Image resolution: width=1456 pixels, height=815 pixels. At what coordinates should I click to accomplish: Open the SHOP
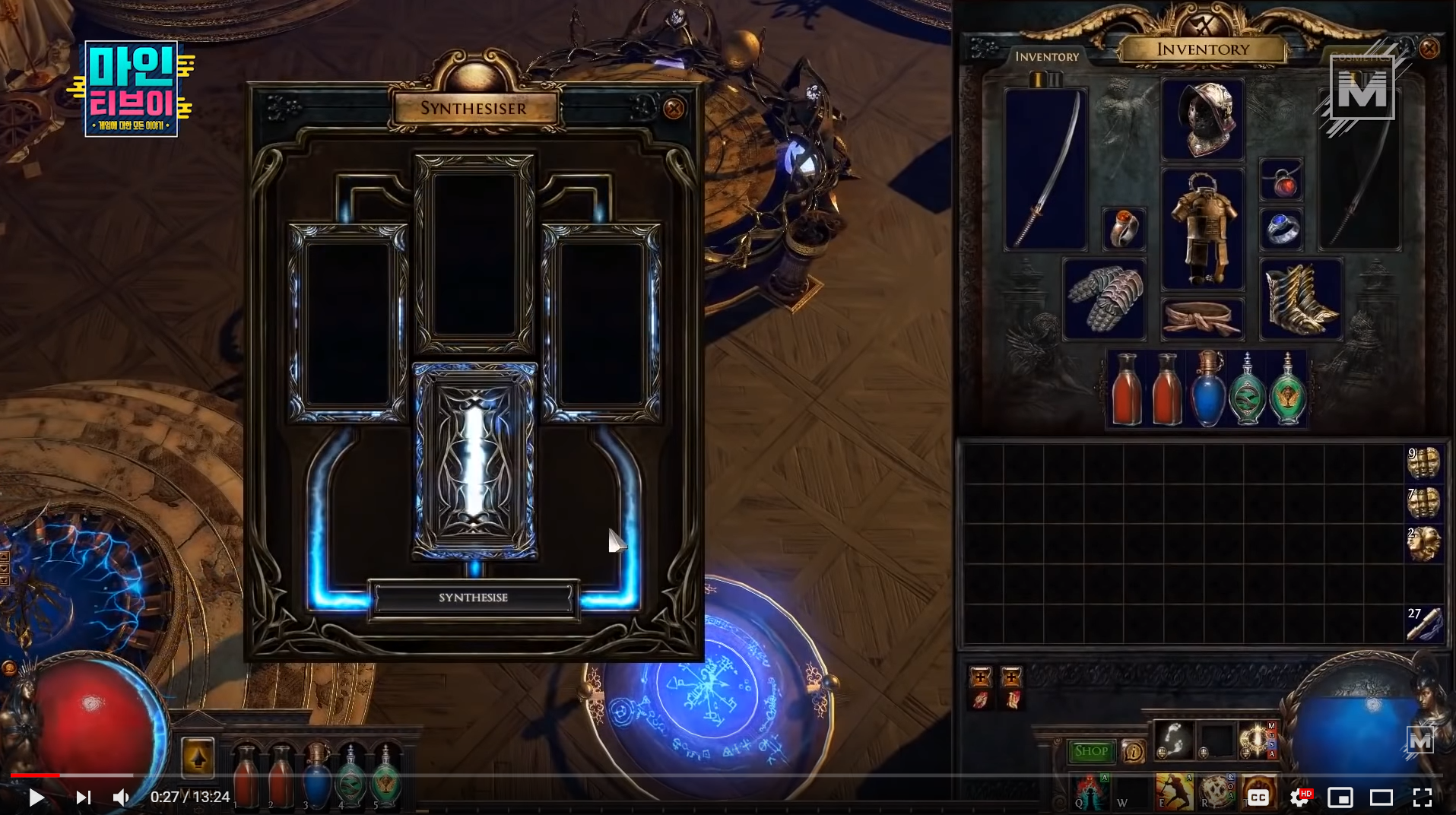coord(1091,750)
